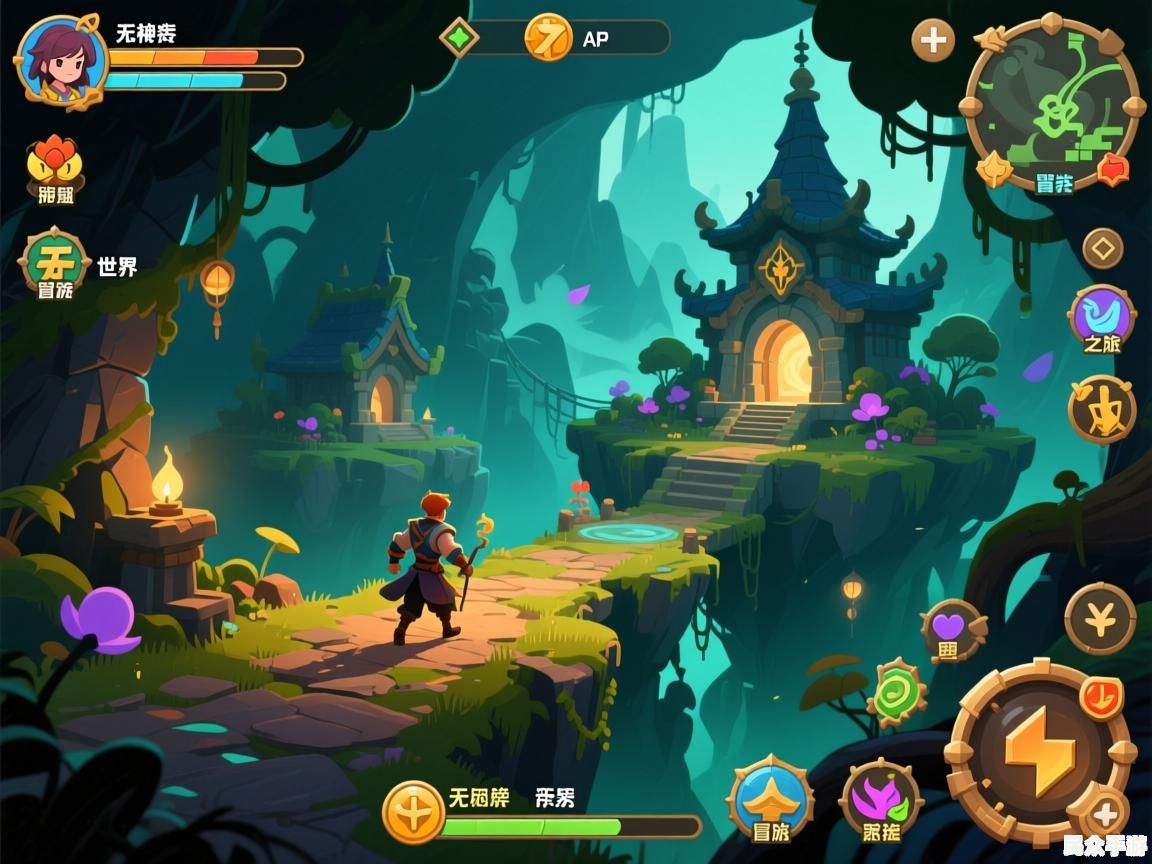Tap the plus button beside the minimap
The width and height of the screenshot is (1152, 864).
[x=933, y=40]
